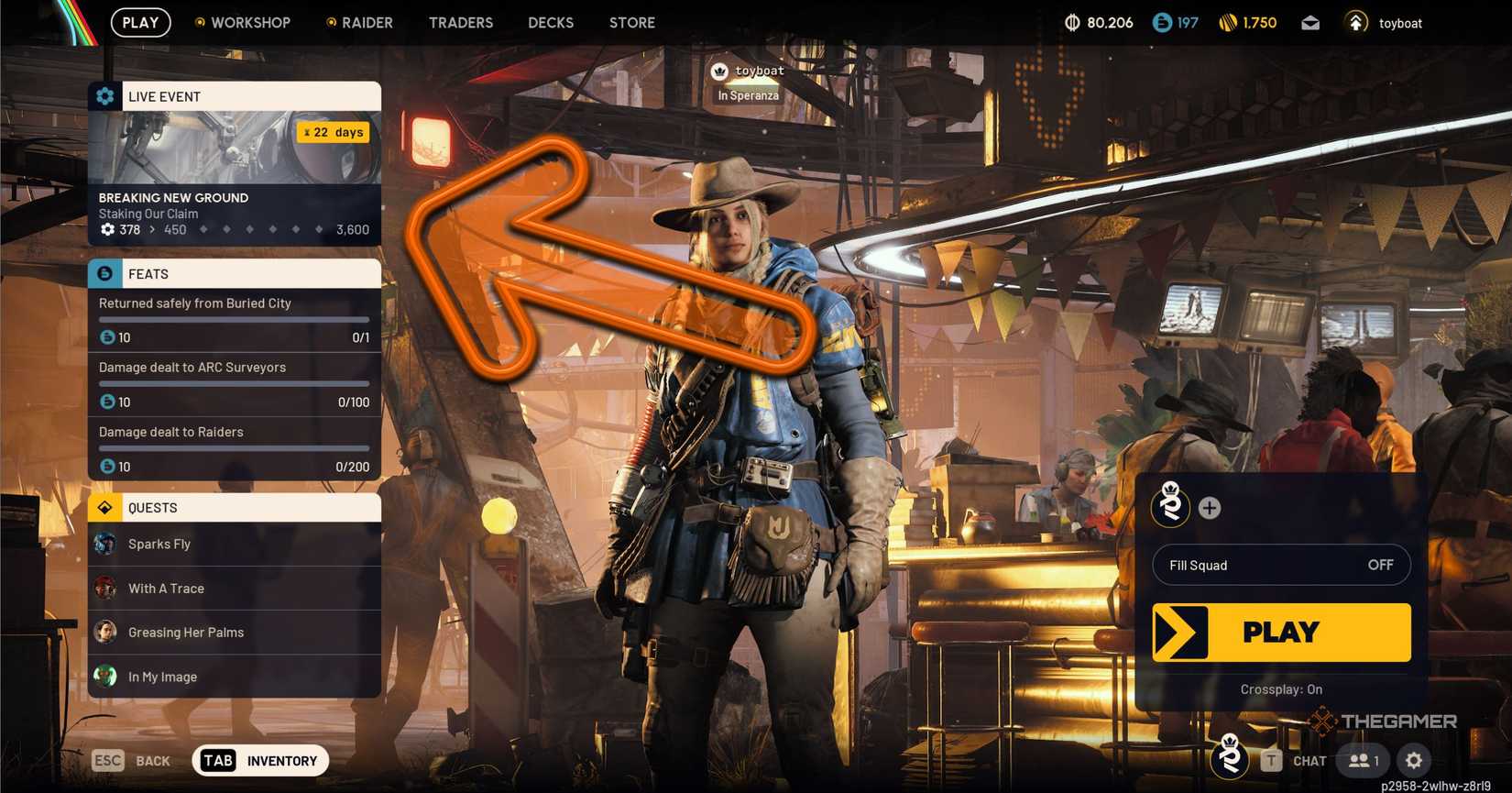The height and width of the screenshot is (793, 1512).
Task: Expand squad with the plus button
Action: (x=1210, y=507)
